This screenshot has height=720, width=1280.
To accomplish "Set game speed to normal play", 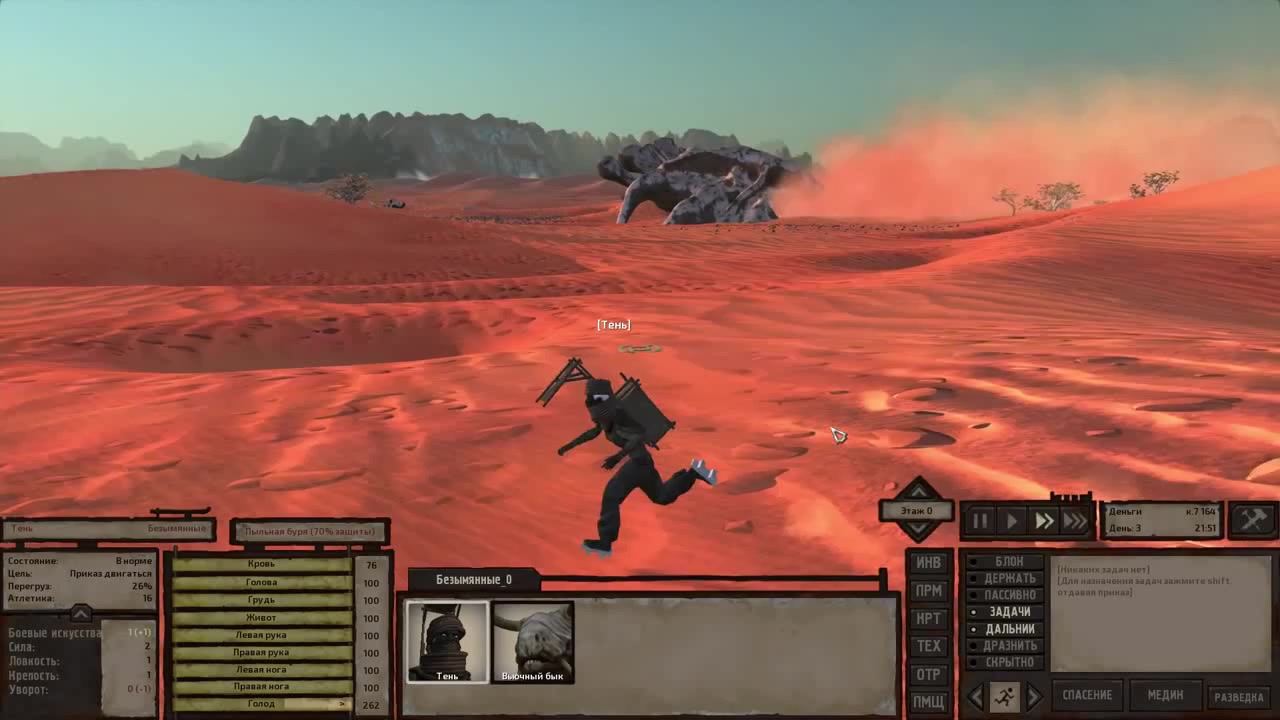I will coord(1012,521).
